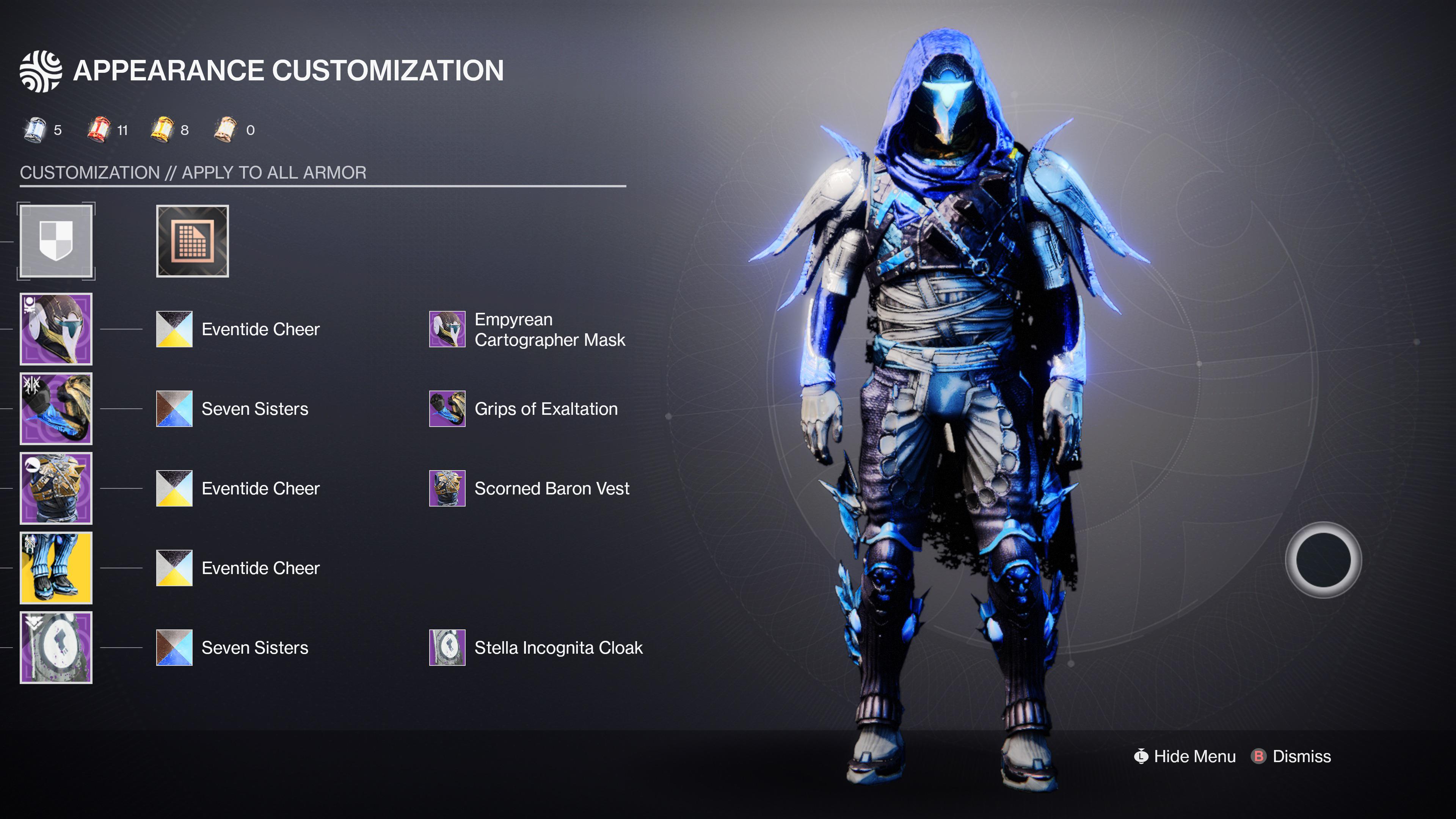Click the Stella Incognita Cloak ornament icon
Image resolution: width=1456 pixels, height=819 pixels.
tap(447, 648)
